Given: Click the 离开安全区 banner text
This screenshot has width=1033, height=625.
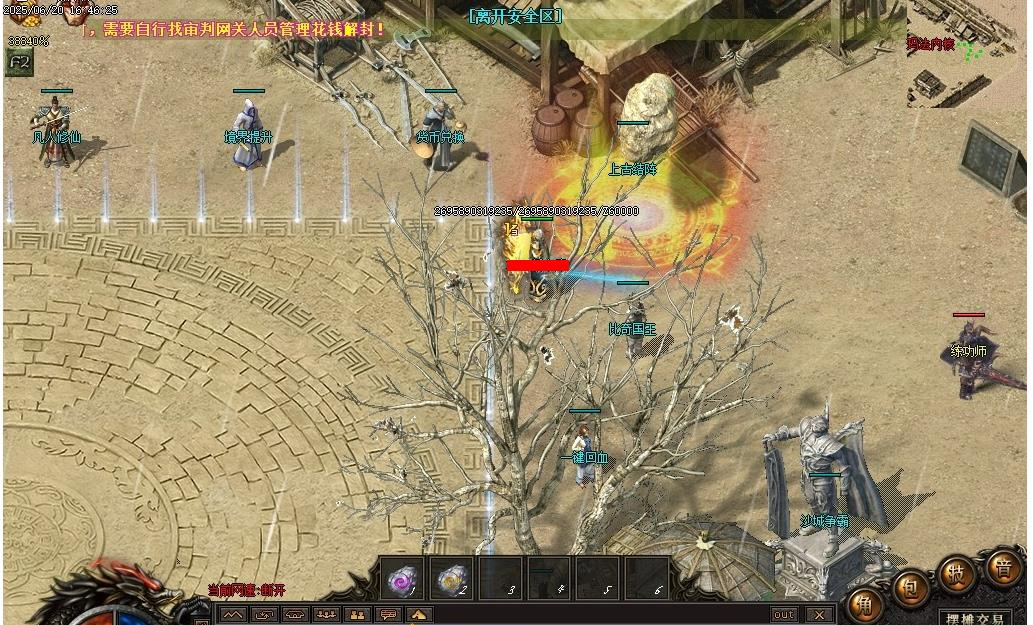Looking at the screenshot, I should tap(515, 16).
